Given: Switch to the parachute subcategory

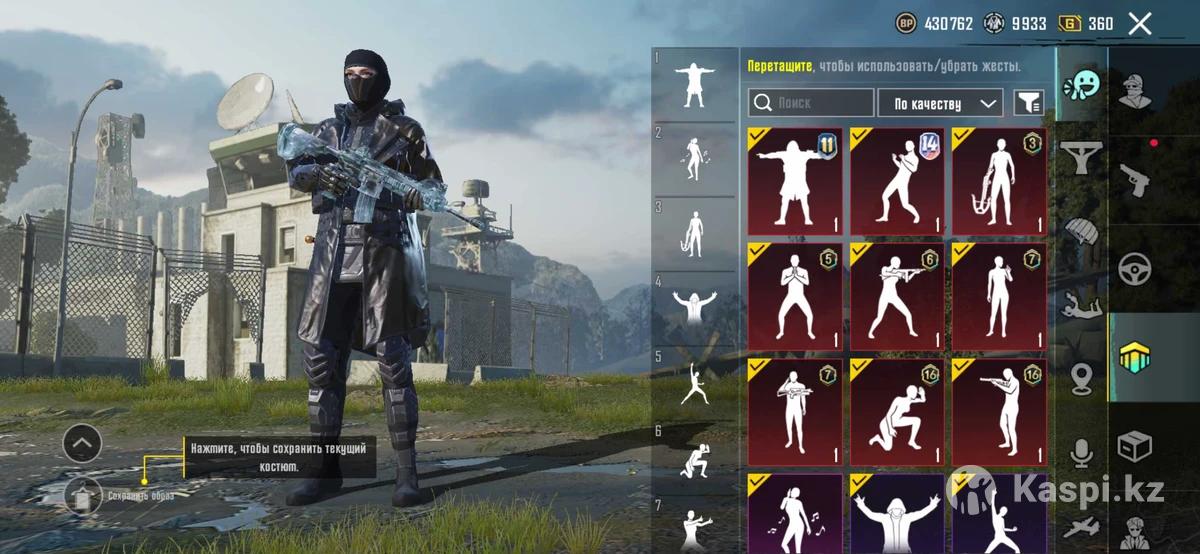Looking at the screenshot, I should [x=1081, y=230].
